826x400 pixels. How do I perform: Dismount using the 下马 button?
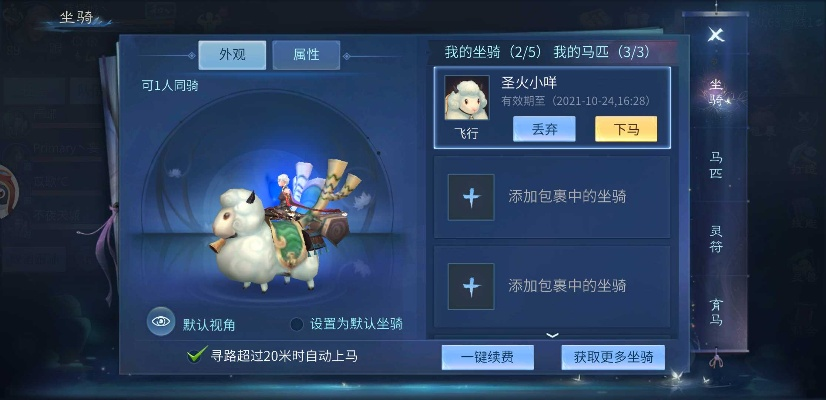(626, 129)
